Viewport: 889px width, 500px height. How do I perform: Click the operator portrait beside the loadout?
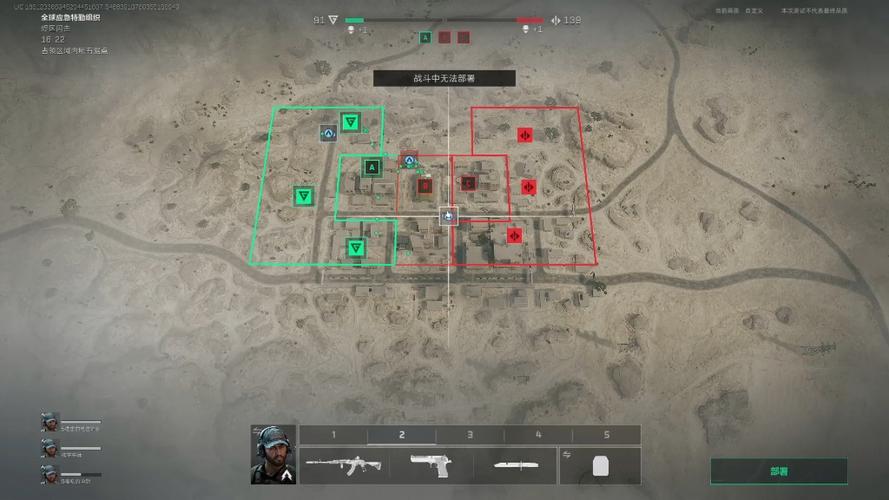click(270, 455)
